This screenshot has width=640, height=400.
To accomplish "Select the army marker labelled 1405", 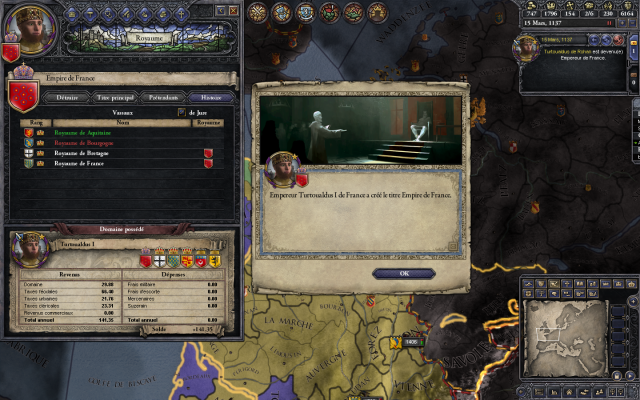I will [x=410, y=341].
